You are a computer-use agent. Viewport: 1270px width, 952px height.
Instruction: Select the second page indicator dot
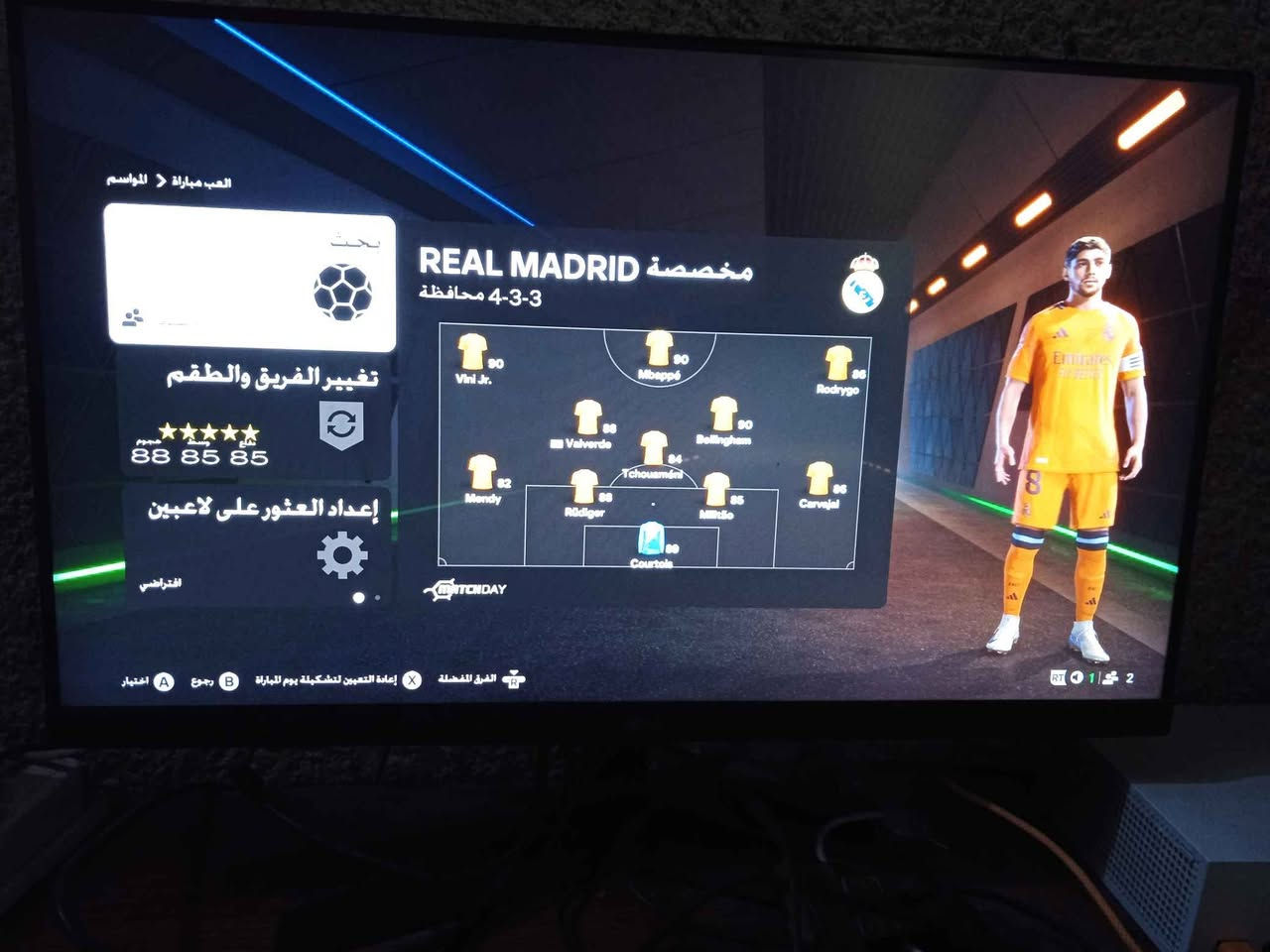tap(377, 598)
